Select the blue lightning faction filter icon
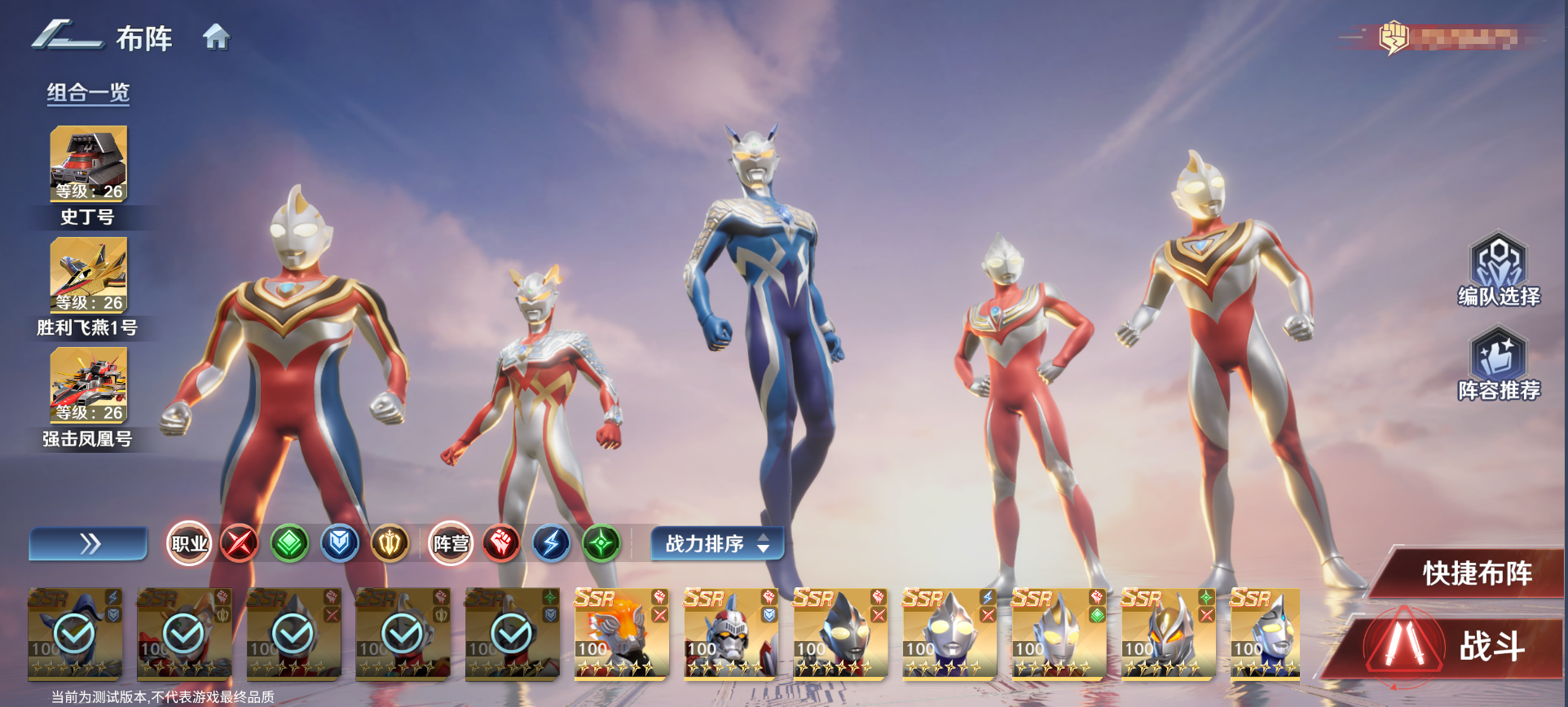Screen dimensions: 1568x707 click(x=551, y=543)
